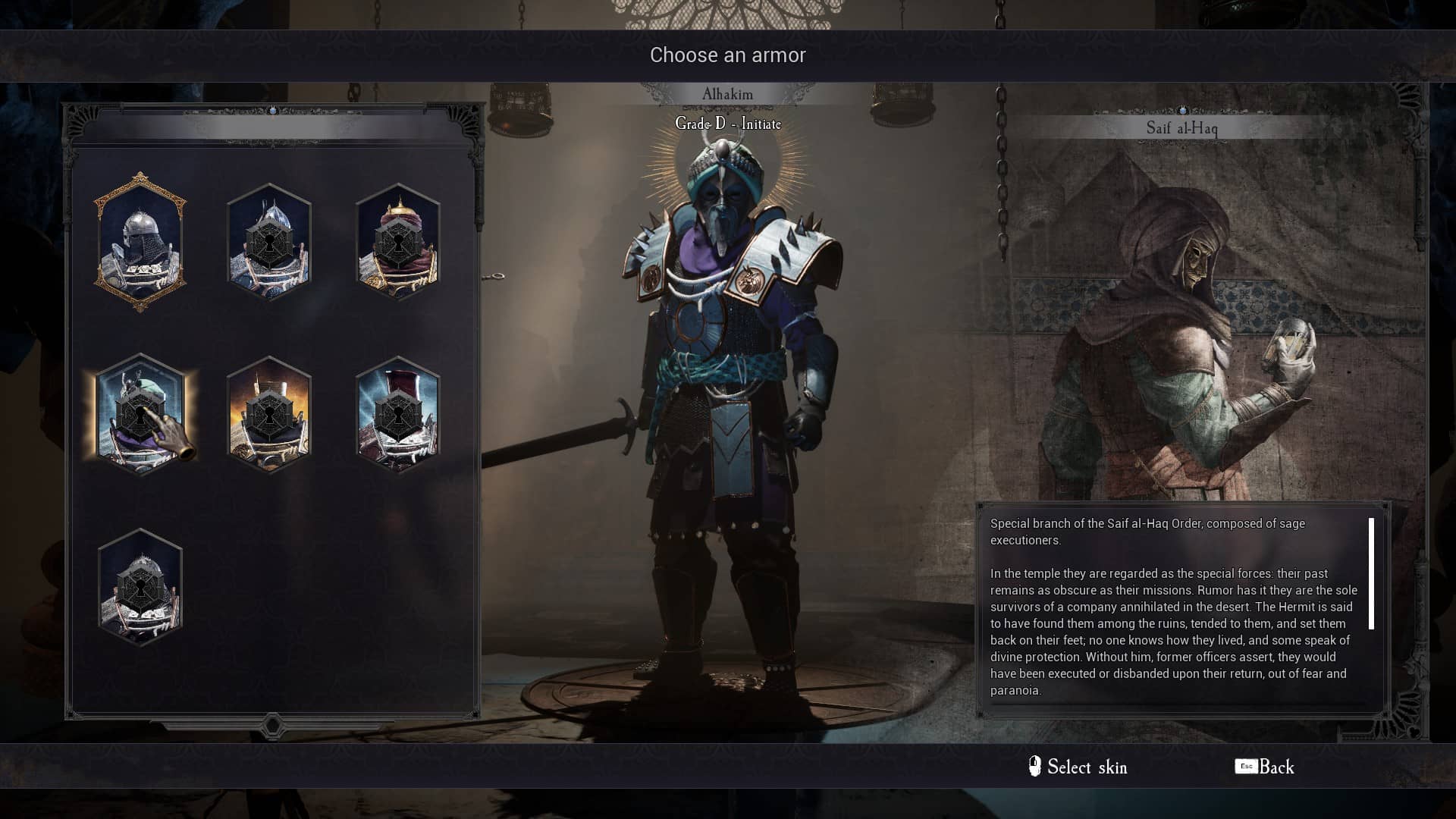The height and width of the screenshot is (819, 1456).
Task: Select the locked chainmail helmet skin in bottom row
Action: click(140, 587)
